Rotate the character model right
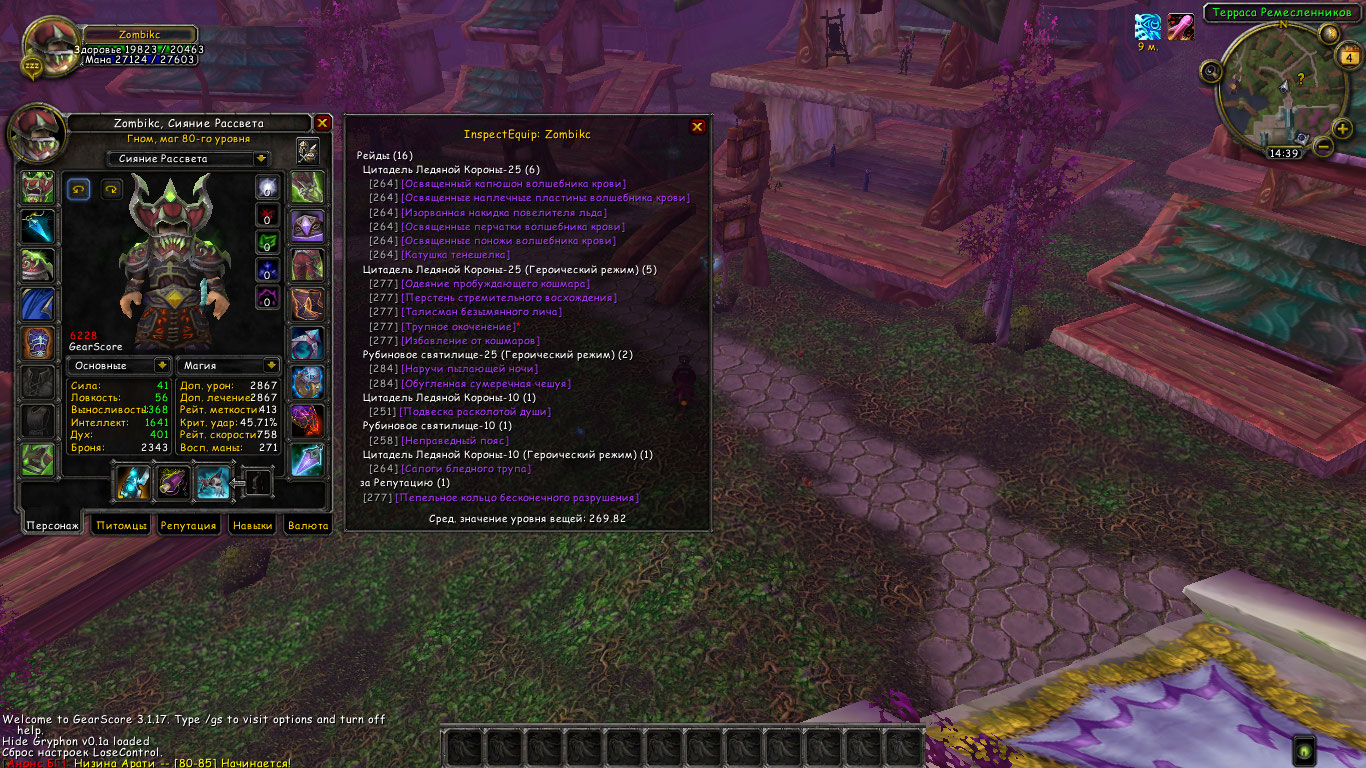 [x=110, y=188]
